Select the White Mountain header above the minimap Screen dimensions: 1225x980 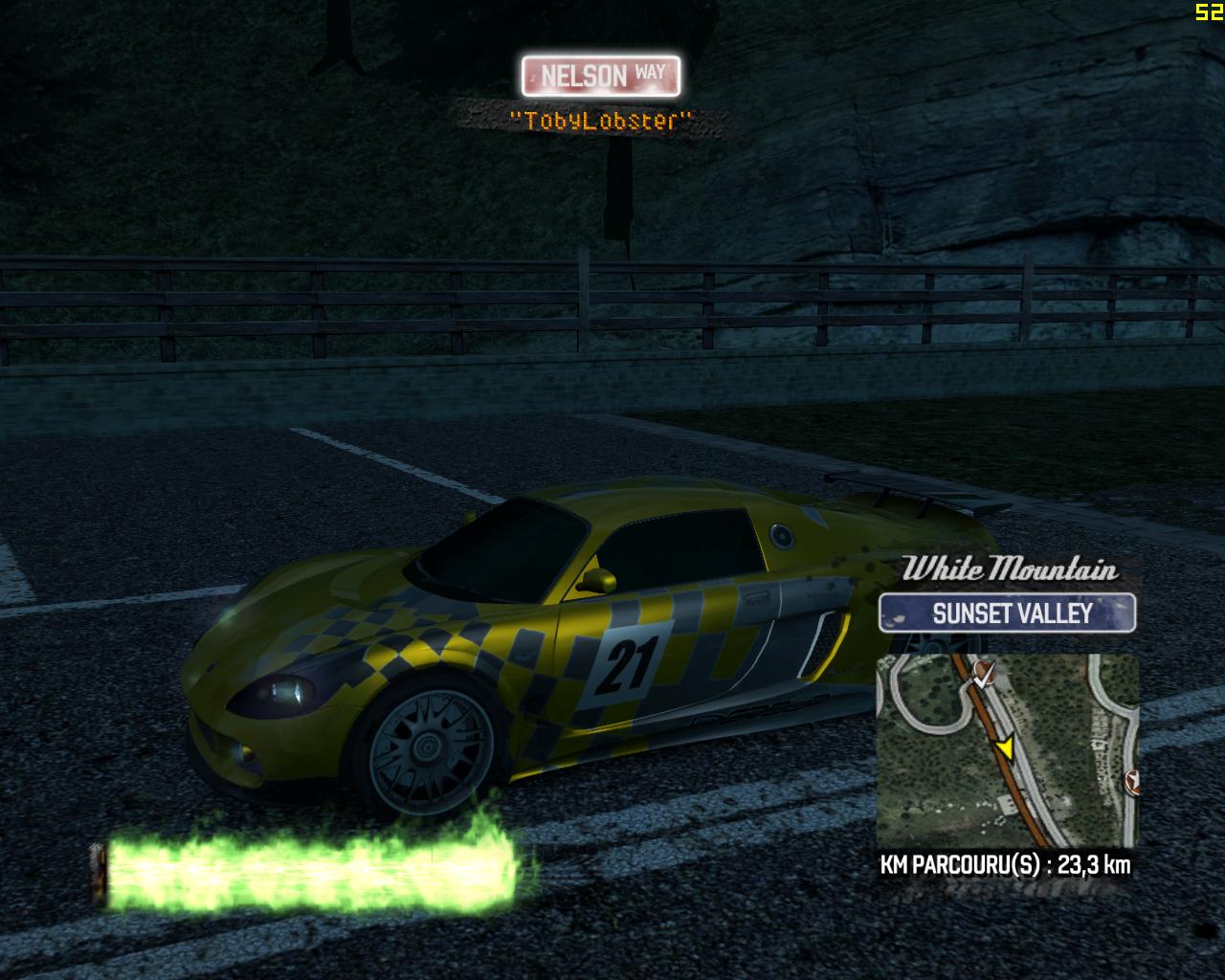coord(1011,571)
